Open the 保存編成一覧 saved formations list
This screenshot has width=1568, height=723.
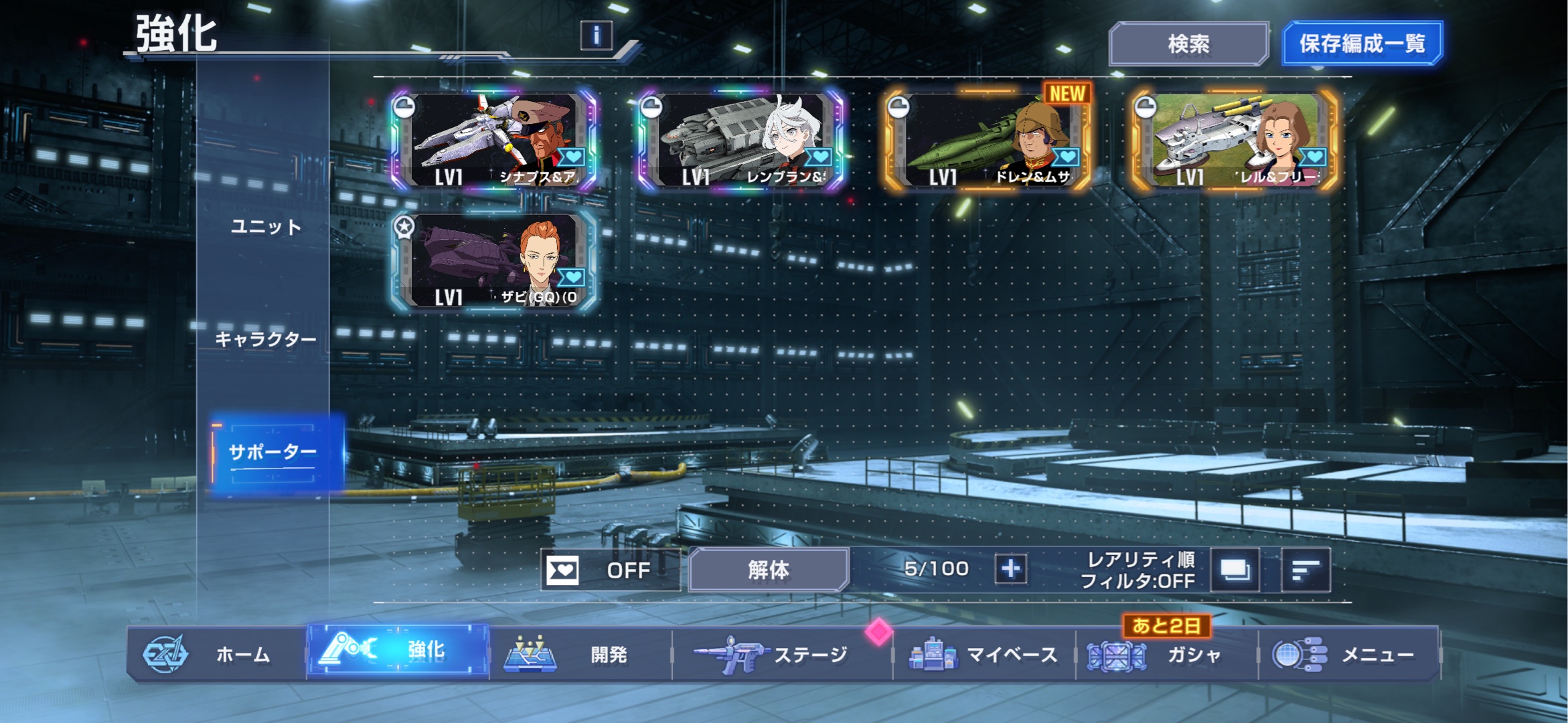(x=1362, y=44)
